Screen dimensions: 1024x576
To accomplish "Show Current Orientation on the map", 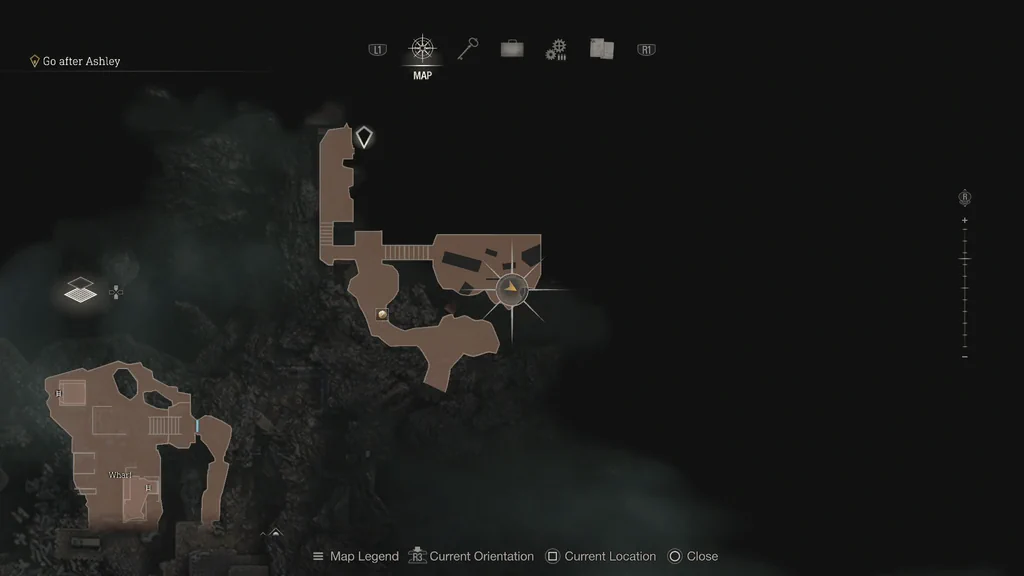I will click(x=470, y=556).
